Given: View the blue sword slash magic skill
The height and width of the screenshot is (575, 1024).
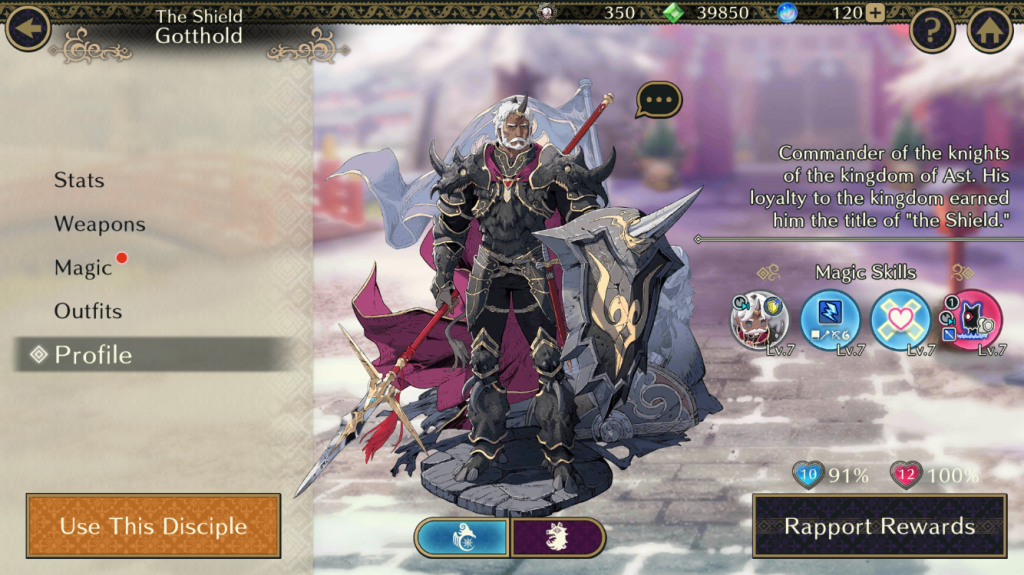Looking at the screenshot, I should pyautogui.click(x=830, y=320).
